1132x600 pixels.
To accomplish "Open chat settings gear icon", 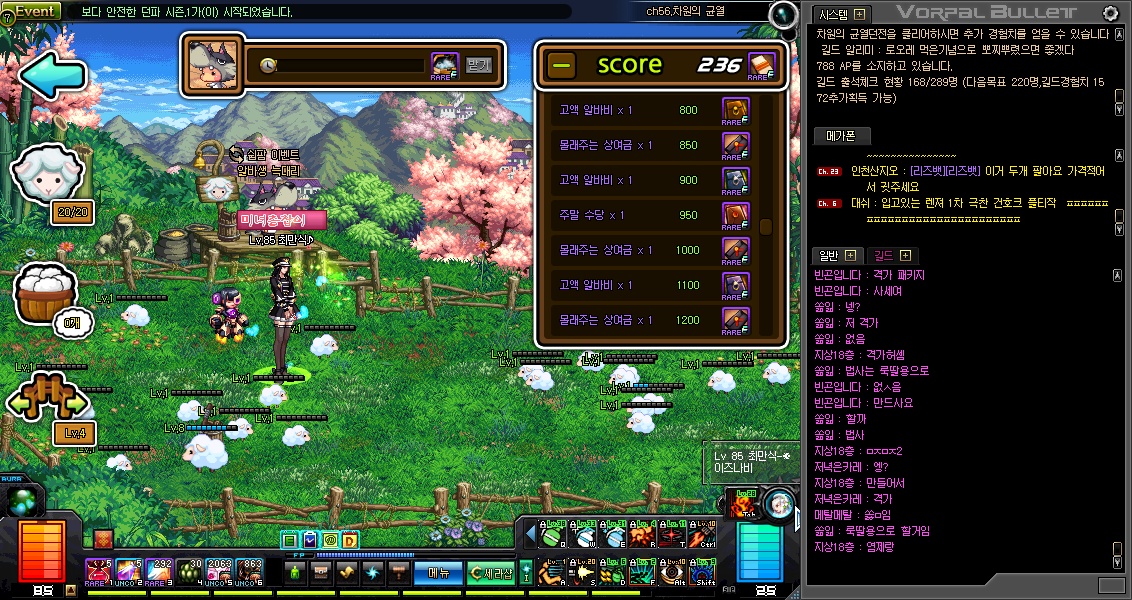I will [x=1110, y=13].
